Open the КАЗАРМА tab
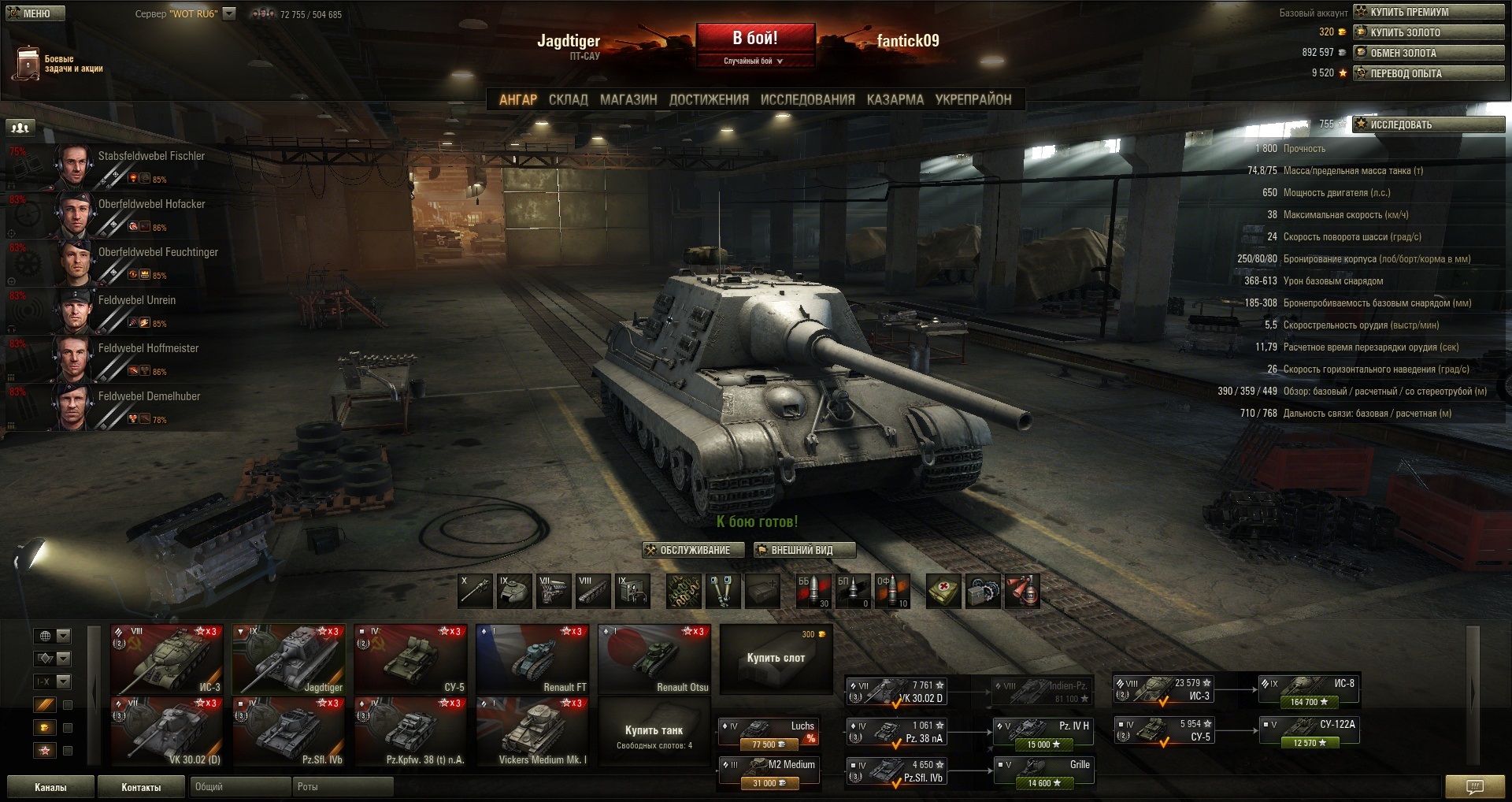Image resolution: width=1512 pixels, height=802 pixels. [895, 100]
